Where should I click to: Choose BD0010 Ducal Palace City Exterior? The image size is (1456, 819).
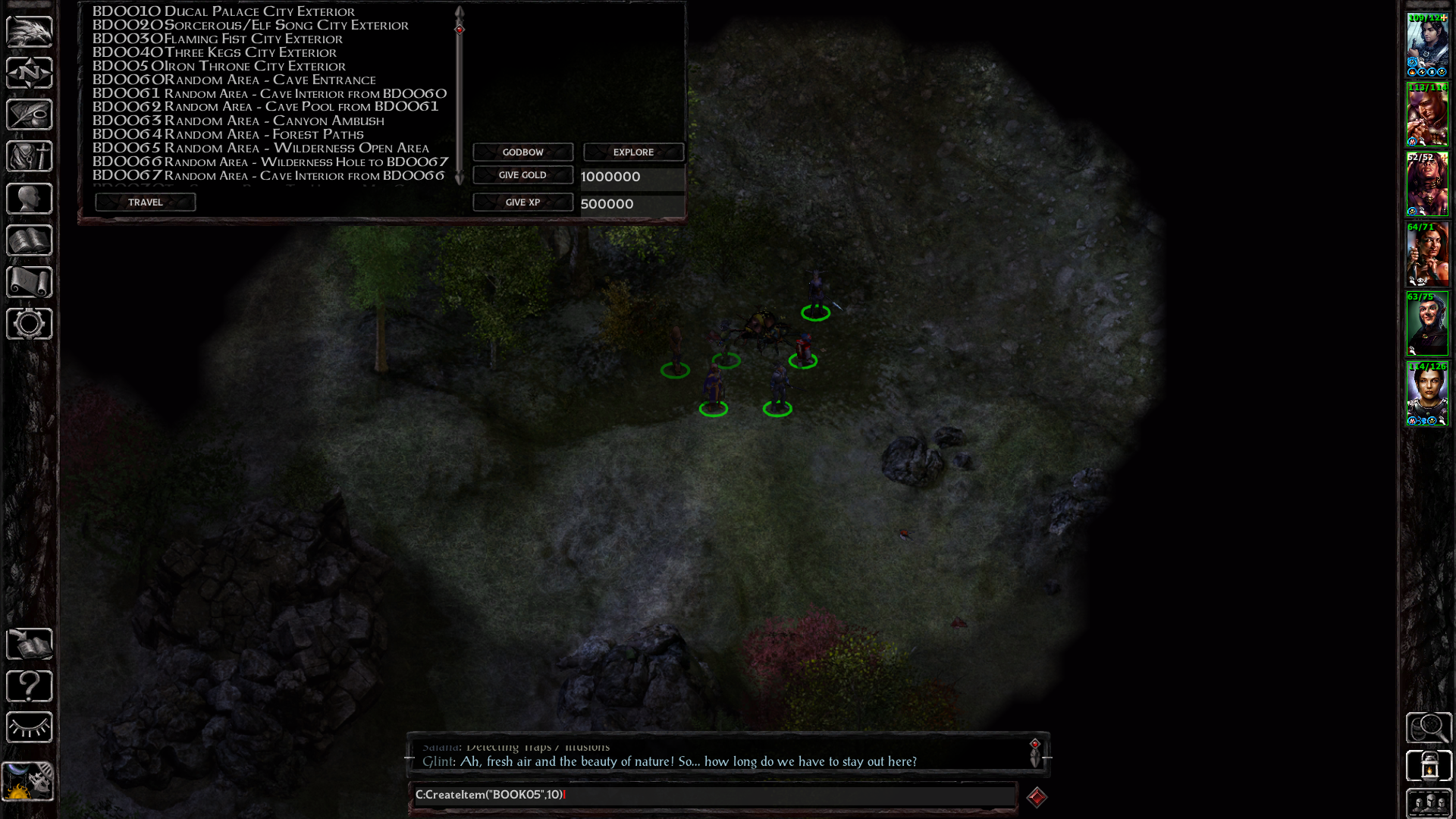(224, 11)
